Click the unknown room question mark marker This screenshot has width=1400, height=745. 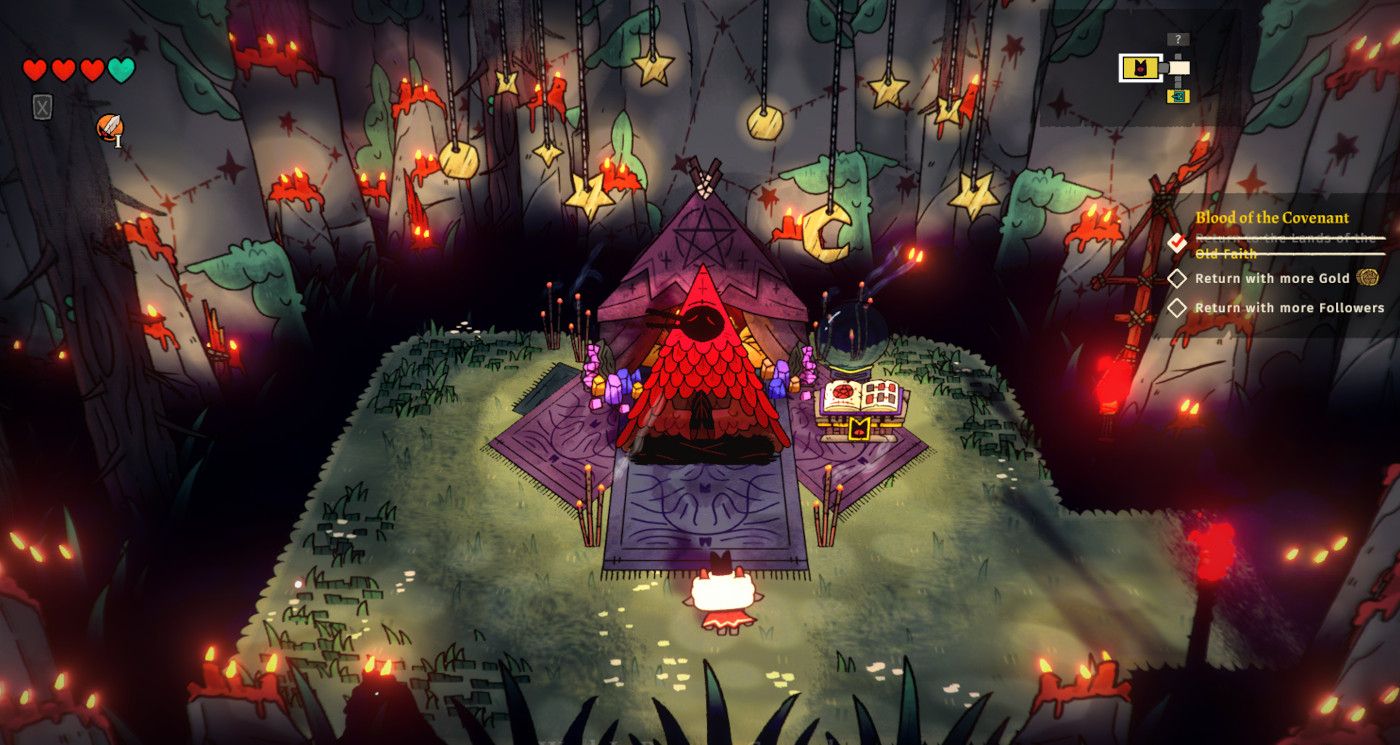(1179, 40)
